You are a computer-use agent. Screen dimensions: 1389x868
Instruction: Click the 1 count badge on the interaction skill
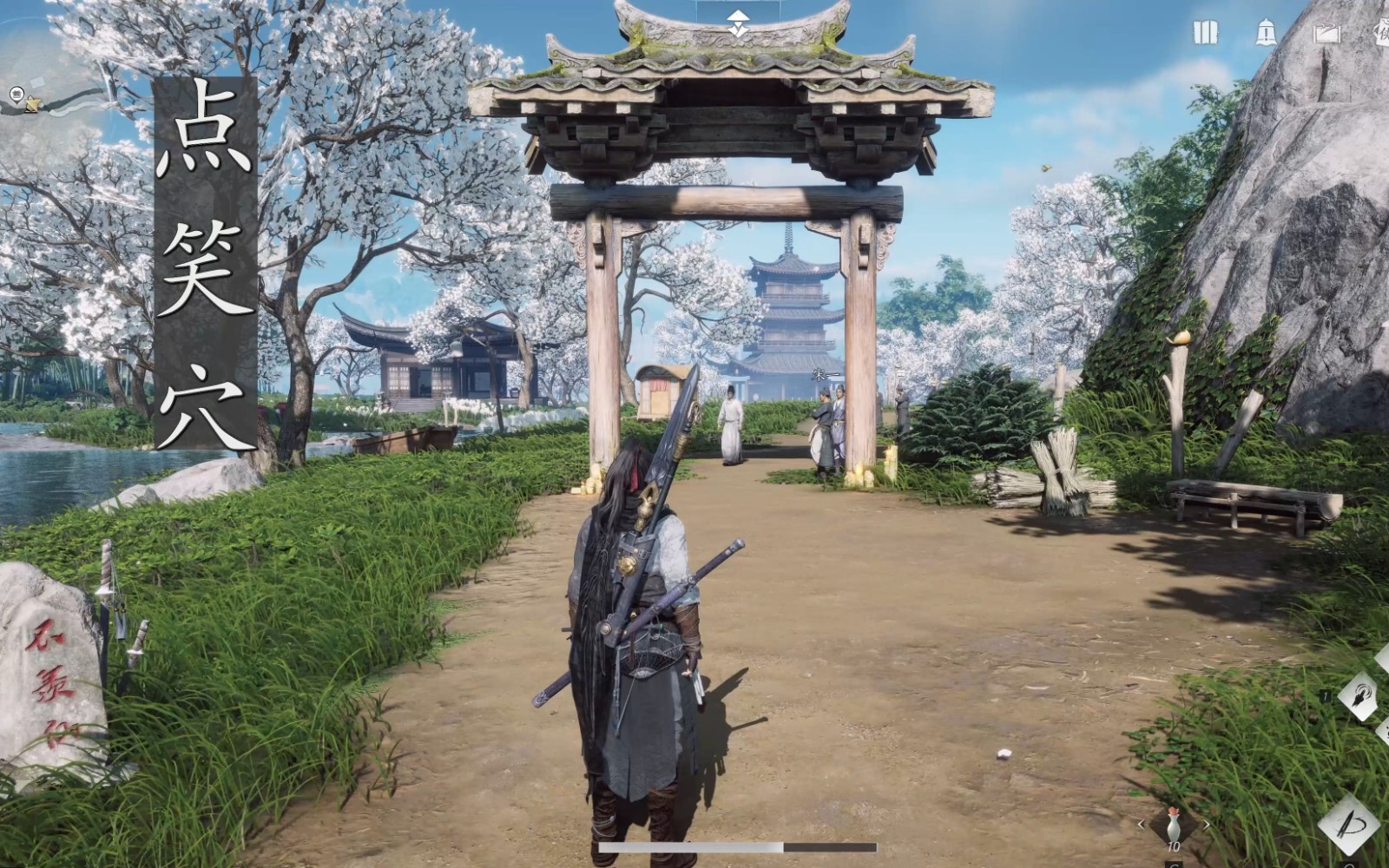(x=1326, y=694)
